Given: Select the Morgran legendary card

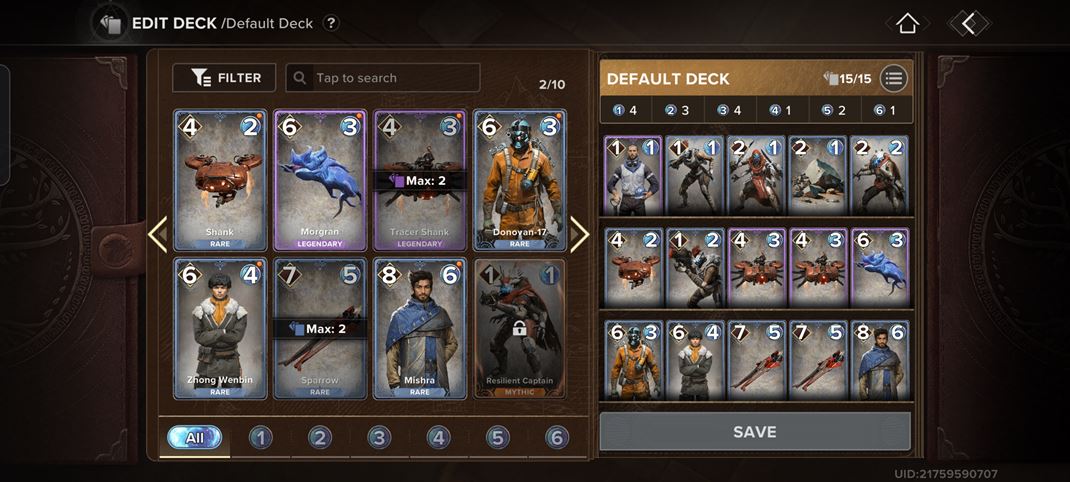Looking at the screenshot, I should [320, 180].
